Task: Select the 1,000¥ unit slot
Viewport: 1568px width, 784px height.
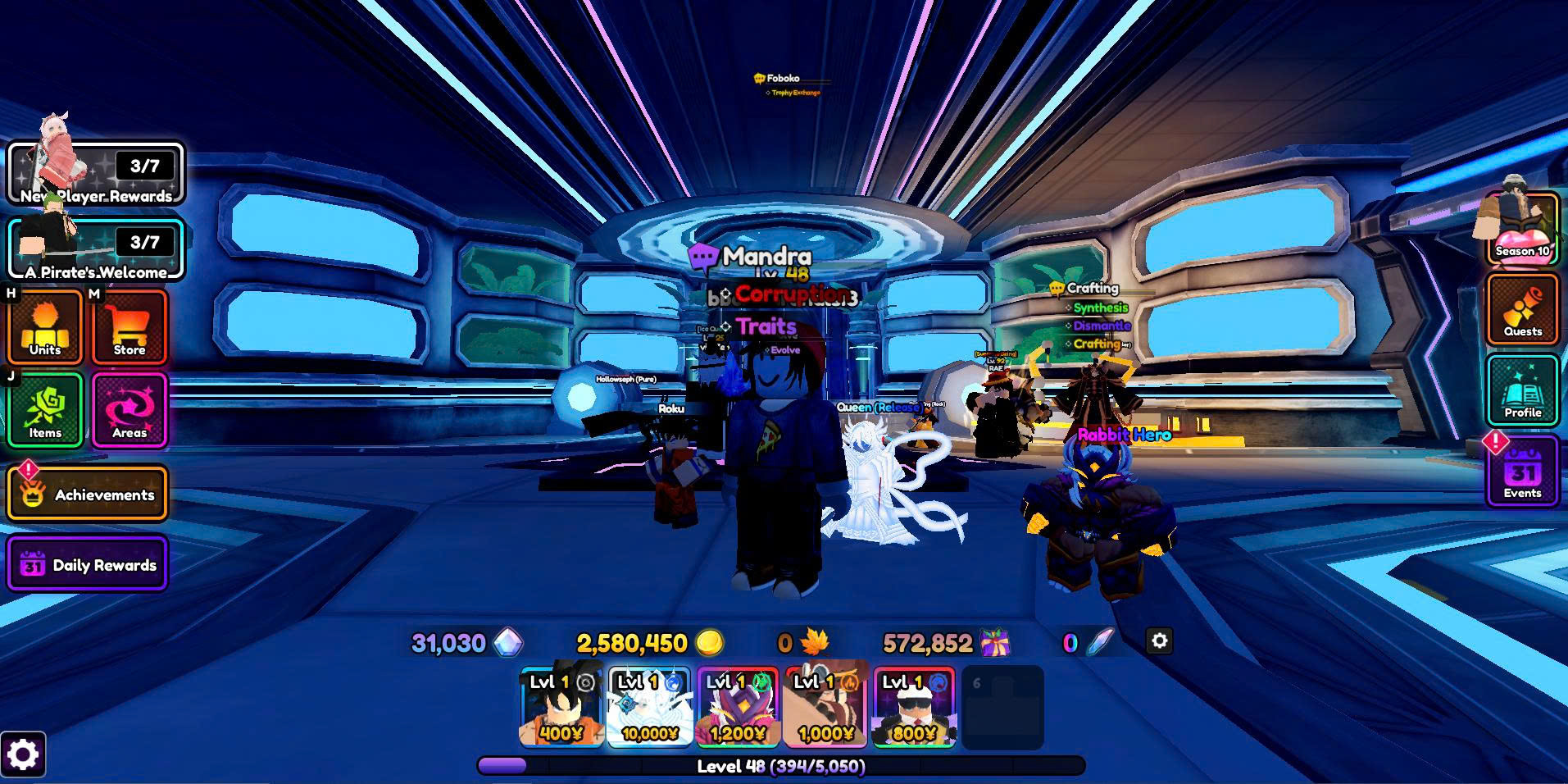Action: pos(825,707)
